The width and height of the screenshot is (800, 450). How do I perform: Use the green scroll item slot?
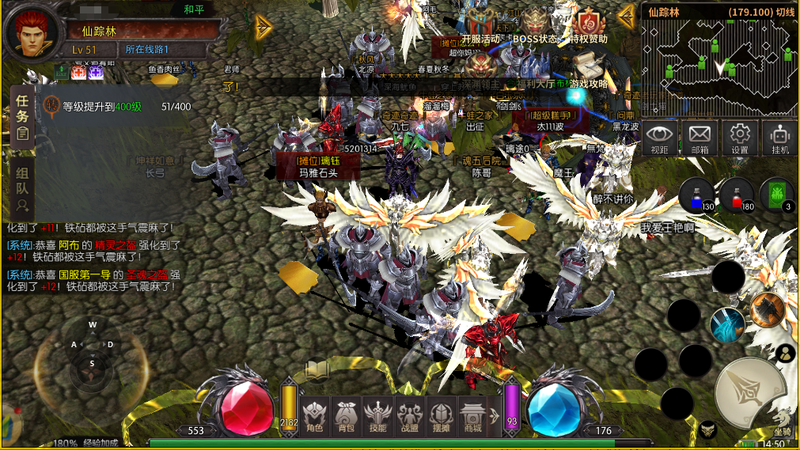(x=776, y=194)
